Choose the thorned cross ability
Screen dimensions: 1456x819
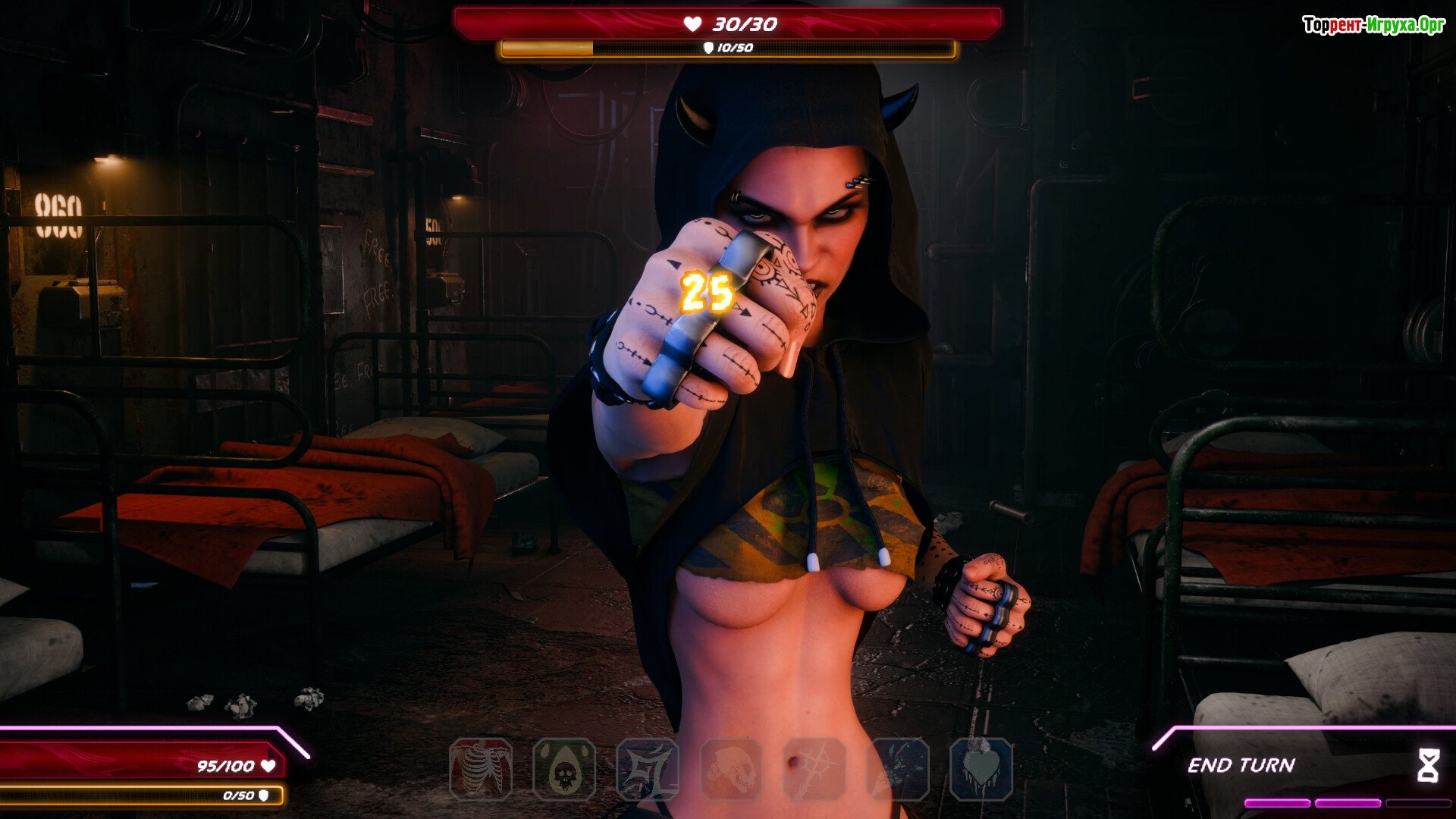pyautogui.click(x=814, y=769)
